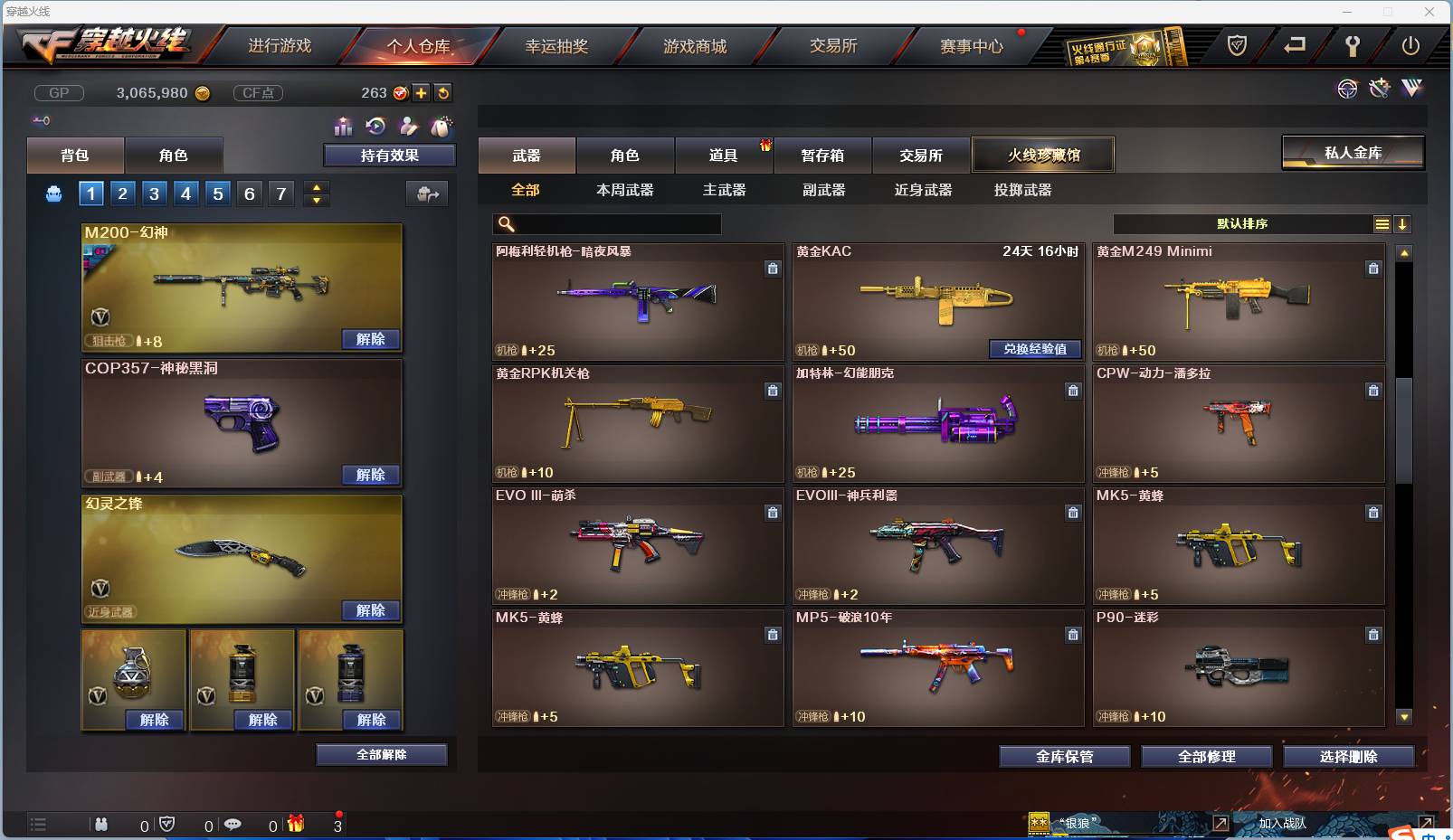Click the purple V (WeGame) icon

pyautogui.click(x=1410, y=88)
